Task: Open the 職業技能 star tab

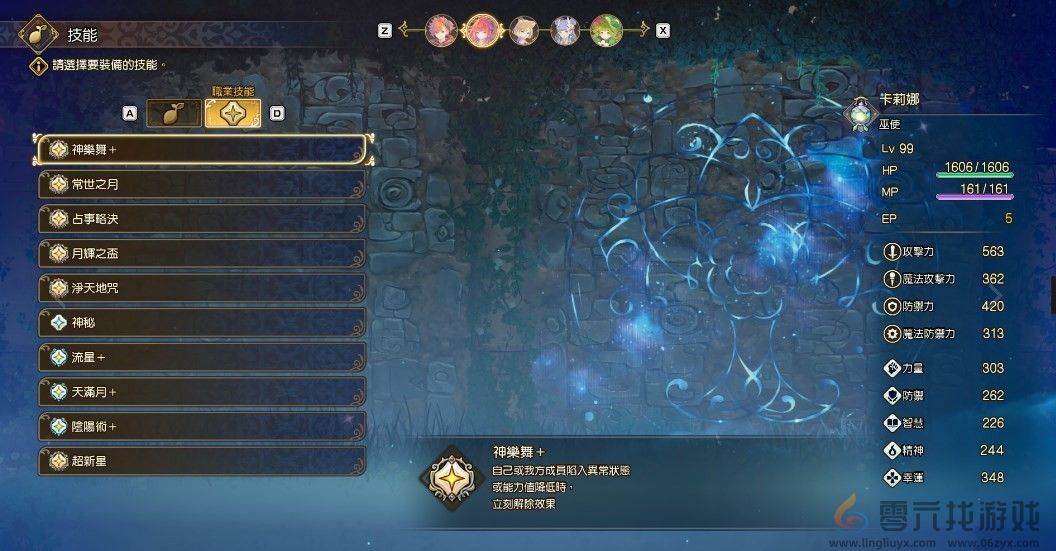Action: [232, 113]
